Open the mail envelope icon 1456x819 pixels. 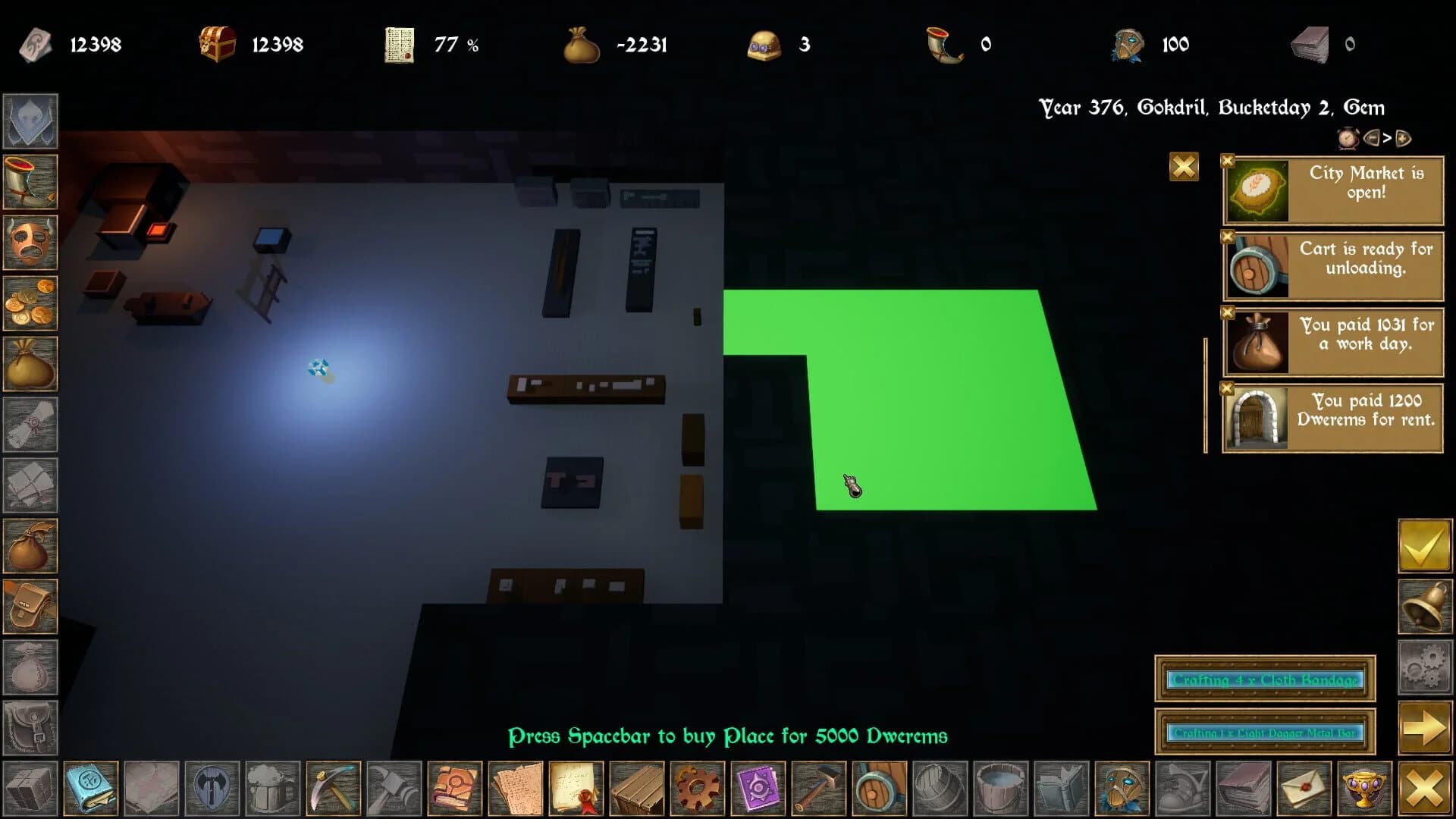[1305, 790]
